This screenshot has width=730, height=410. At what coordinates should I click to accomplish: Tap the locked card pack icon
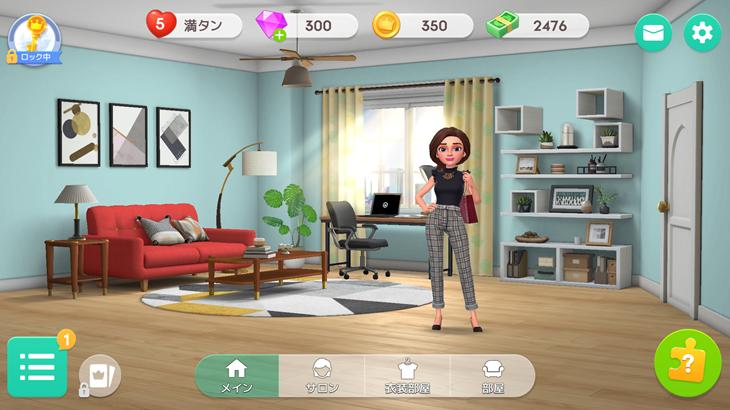(x=99, y=375)
